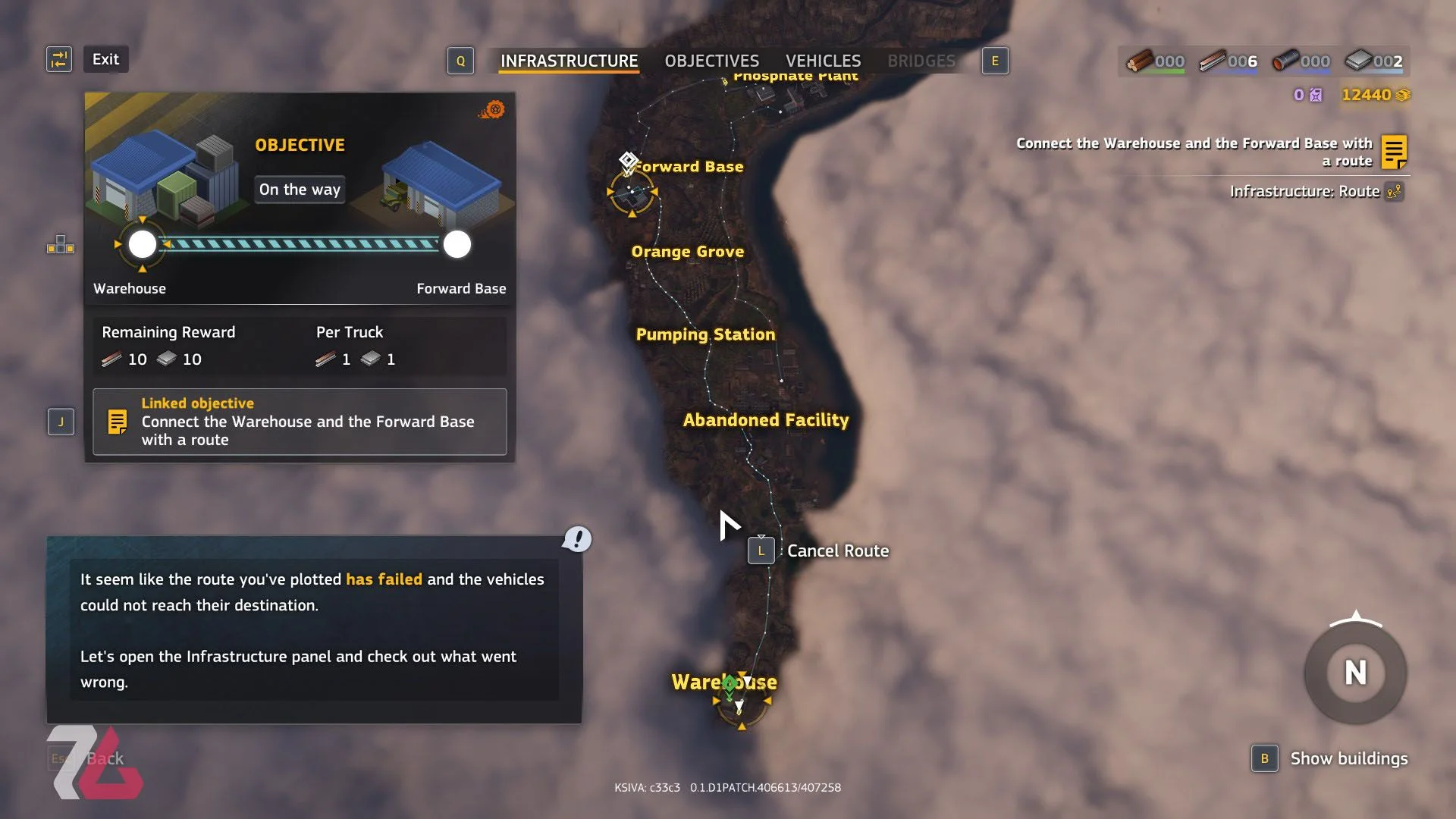Select the Forward Base map marker
1456x819 pixels.
tap(632, 193)
